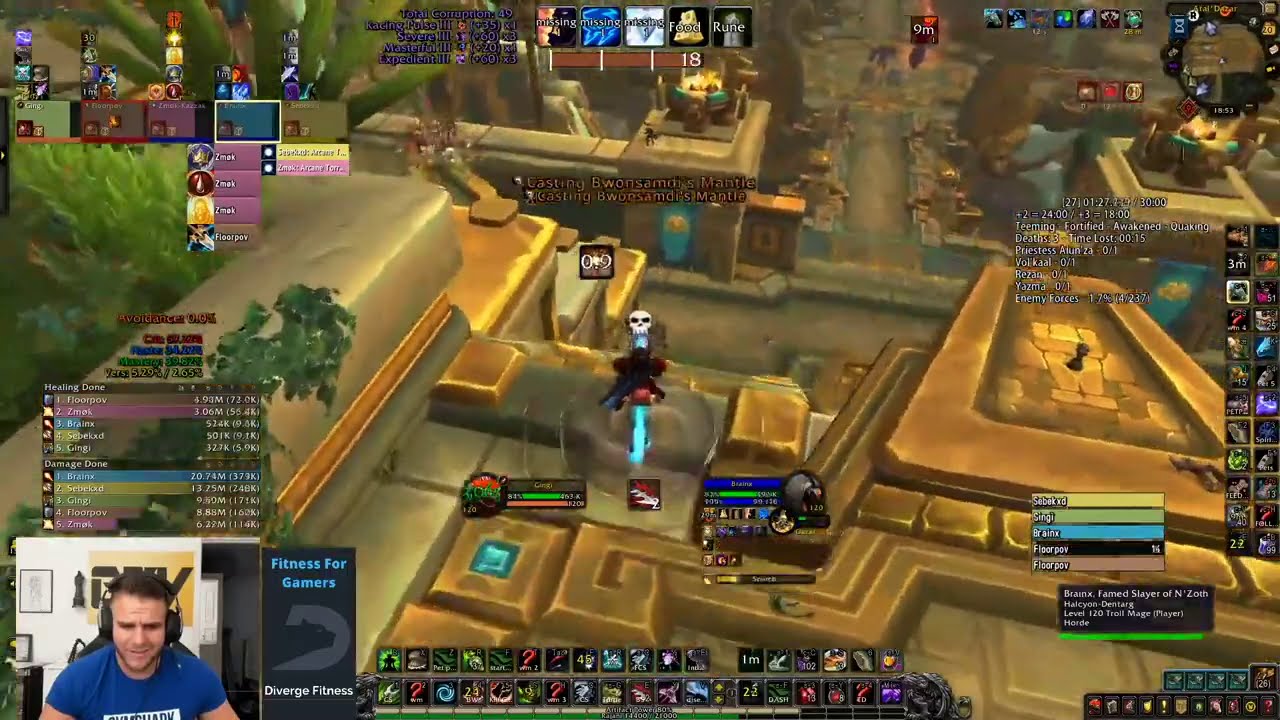Select Brainx row in Damage Done meter

(150, 476)
